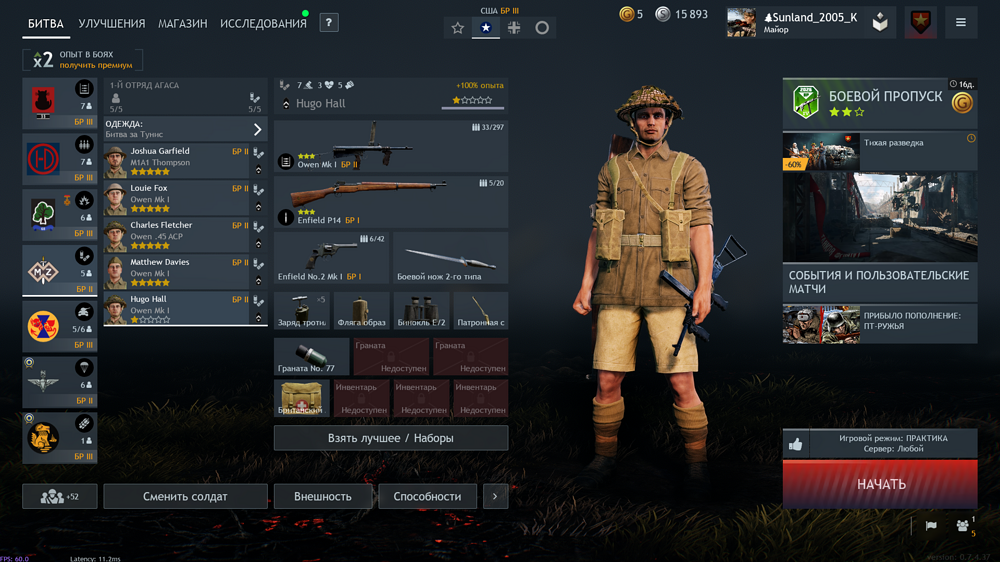Open the Enfield No.2 Mk I pistol slot
Image resolution: width=1000 pixels, height=562 pixels.
(x=331, y=258)
